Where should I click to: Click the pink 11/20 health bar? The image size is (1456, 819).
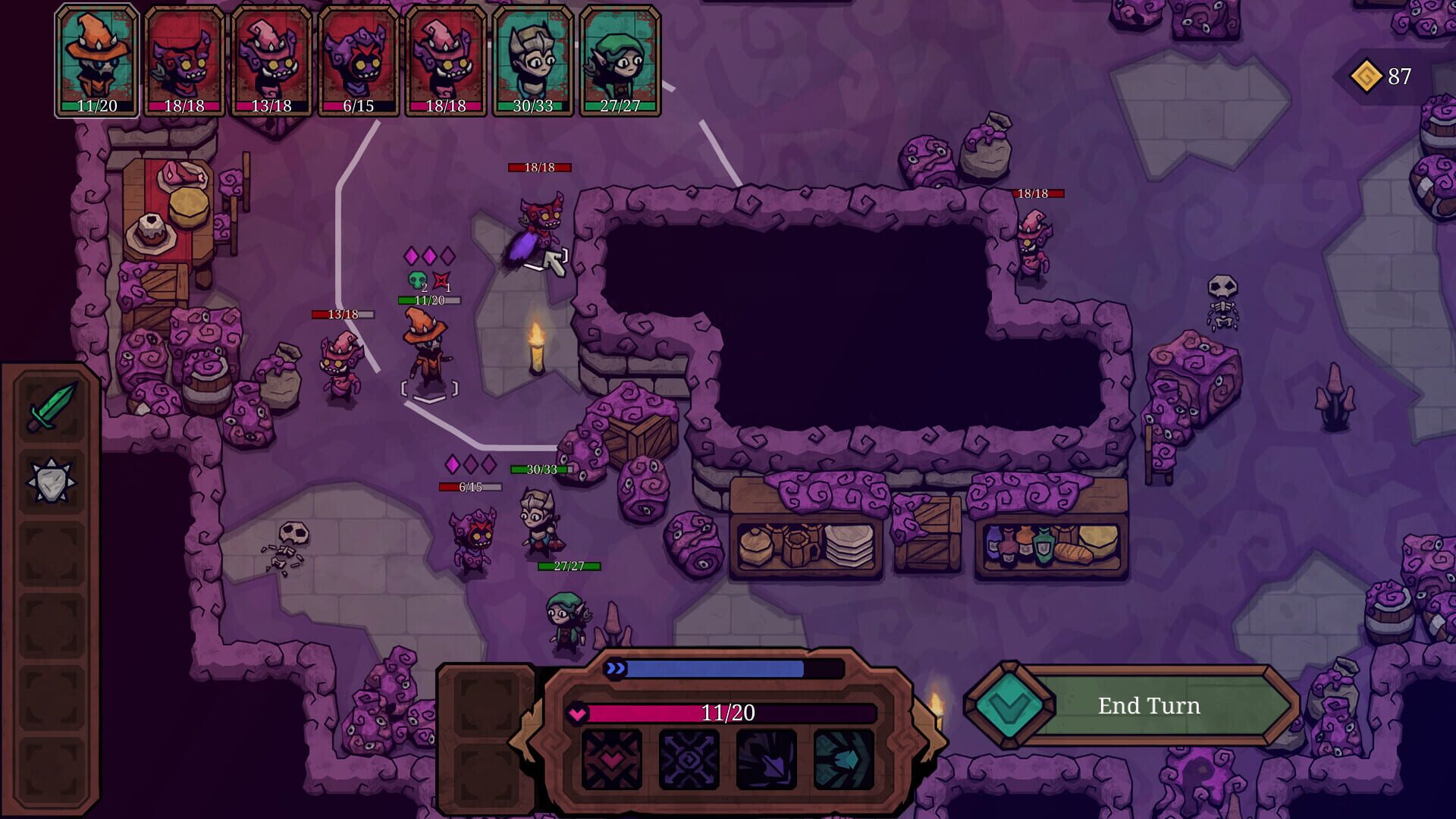click(x=724, y=713)
